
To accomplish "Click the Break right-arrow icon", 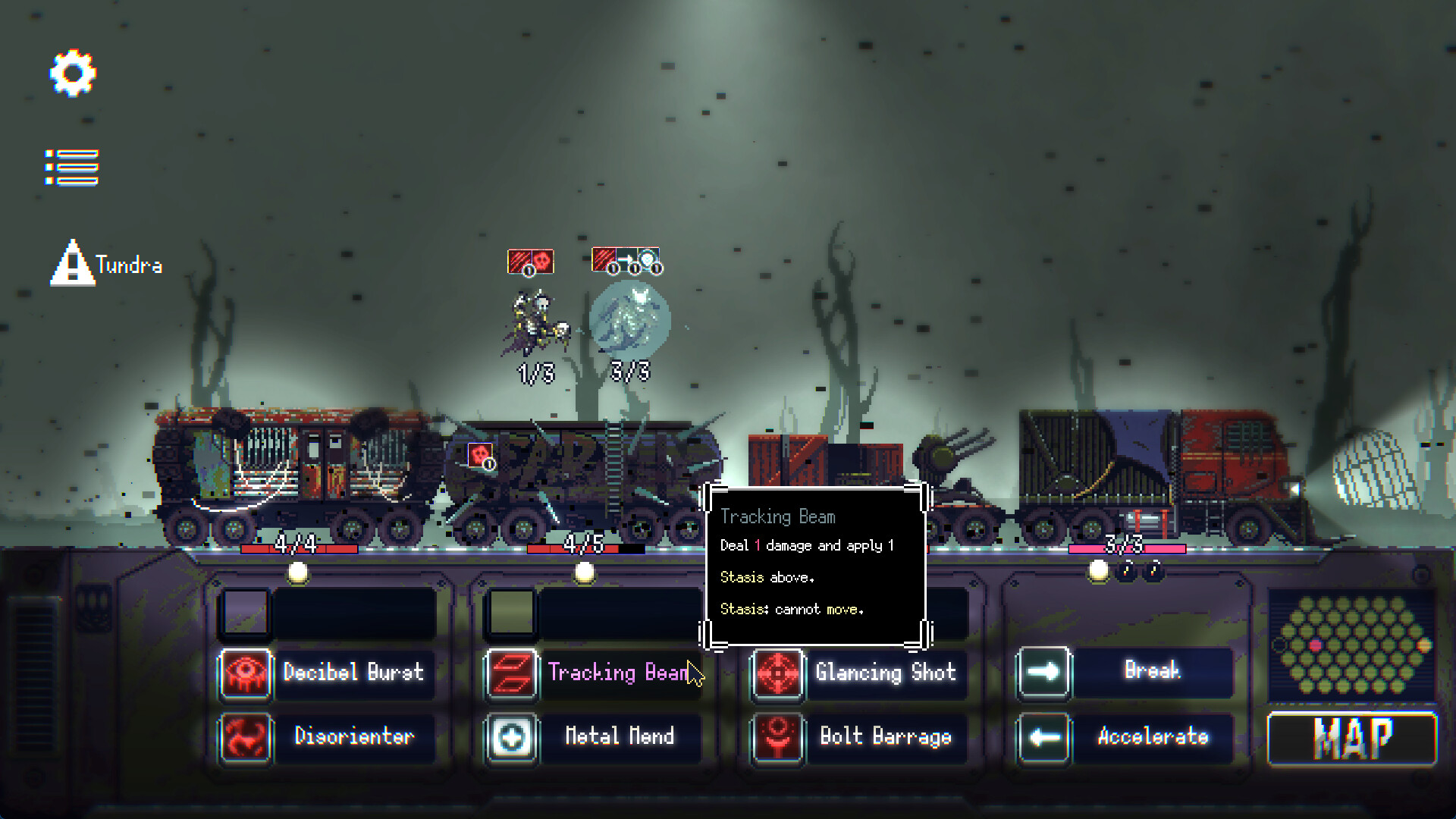I will [x=1044, y=672].
